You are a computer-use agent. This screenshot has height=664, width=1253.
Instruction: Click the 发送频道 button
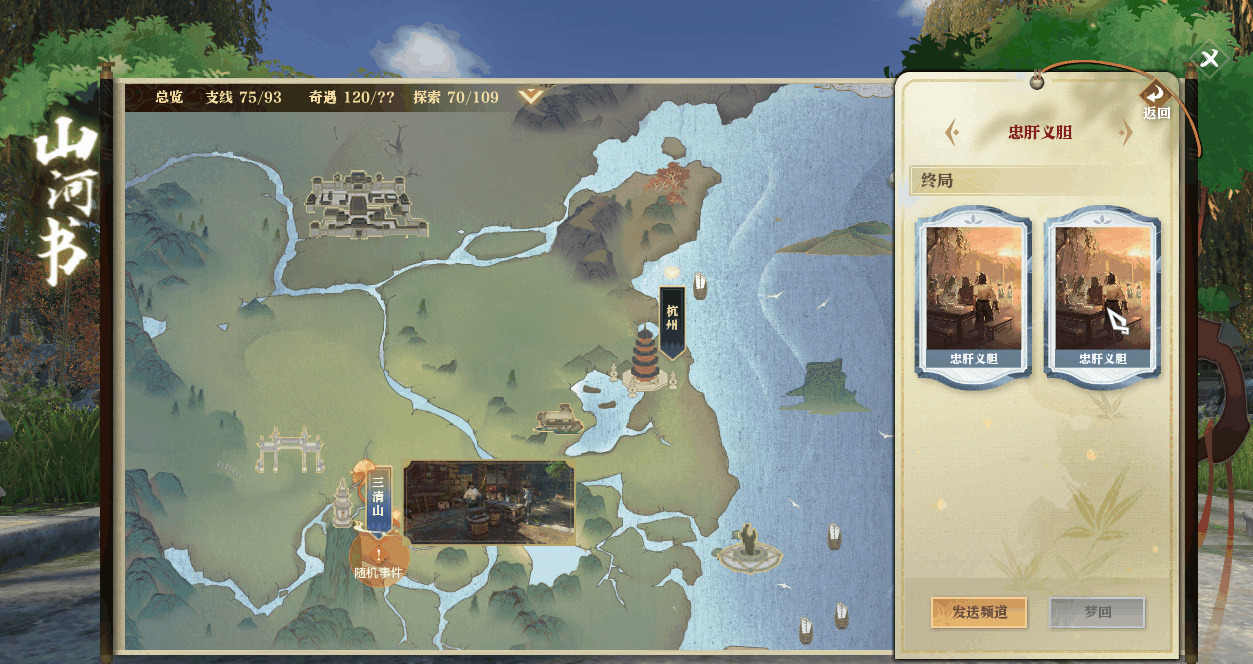coord(979,612)
